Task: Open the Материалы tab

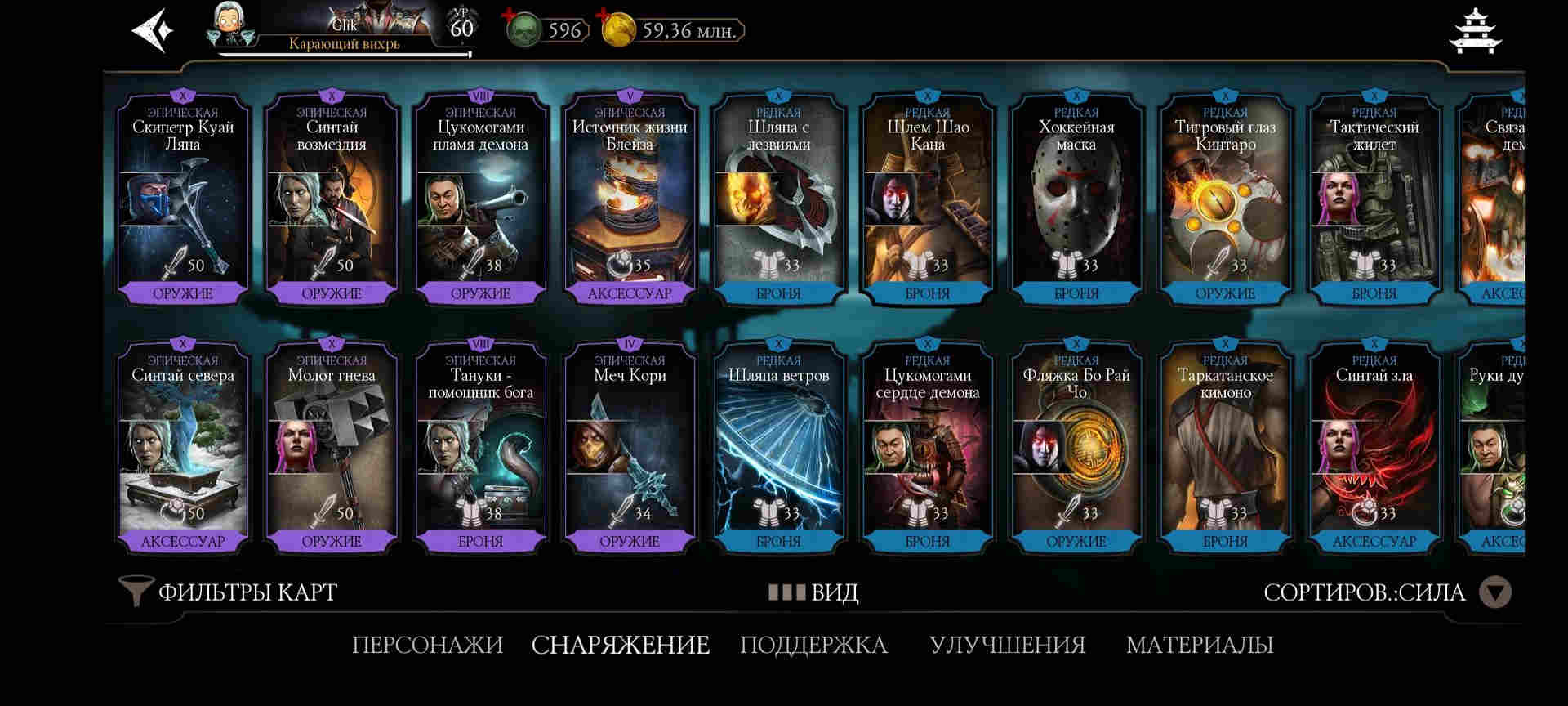Action: point(1200,645)
